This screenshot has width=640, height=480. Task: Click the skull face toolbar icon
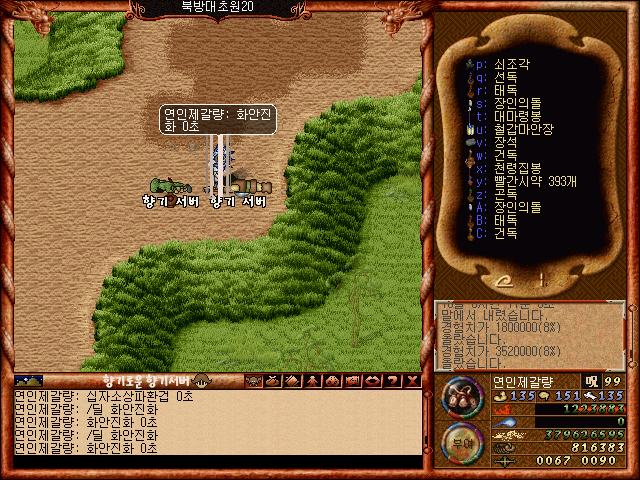pyautogui.click(x=253, y=381)
